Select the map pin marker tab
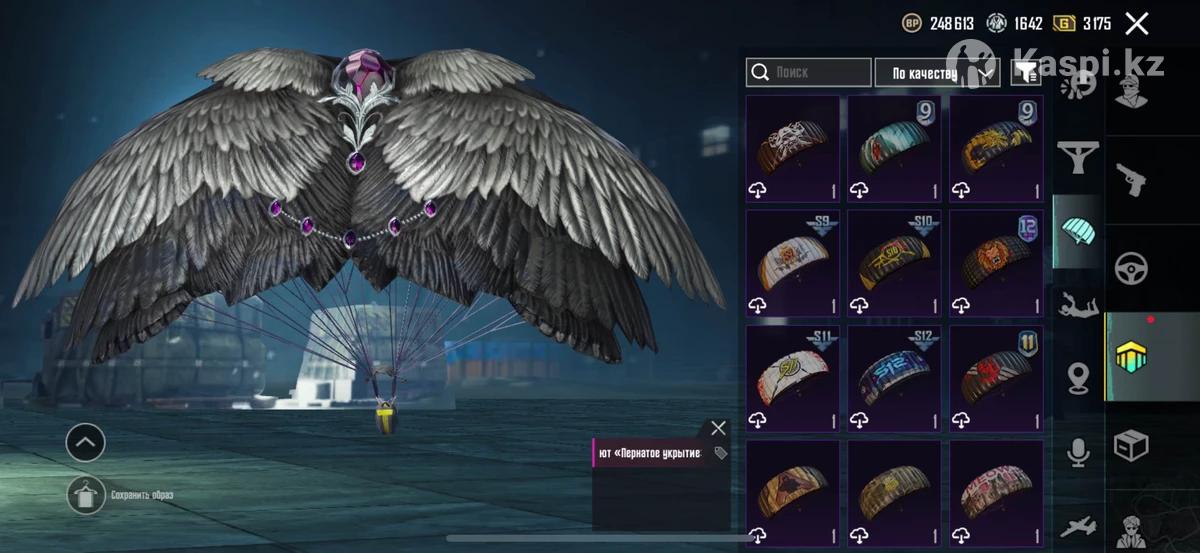Viewport: 1200px width, 553px height. pos(1078,378)
